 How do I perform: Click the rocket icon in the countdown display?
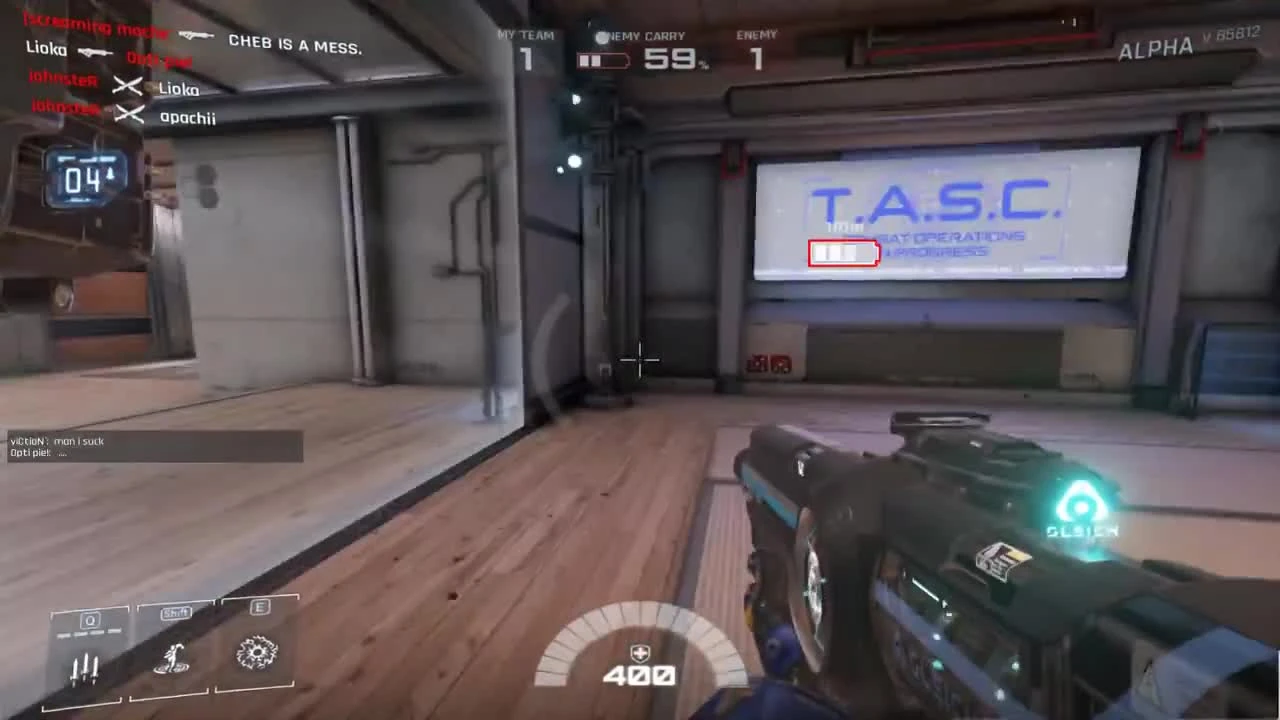[x=110, y=176]
